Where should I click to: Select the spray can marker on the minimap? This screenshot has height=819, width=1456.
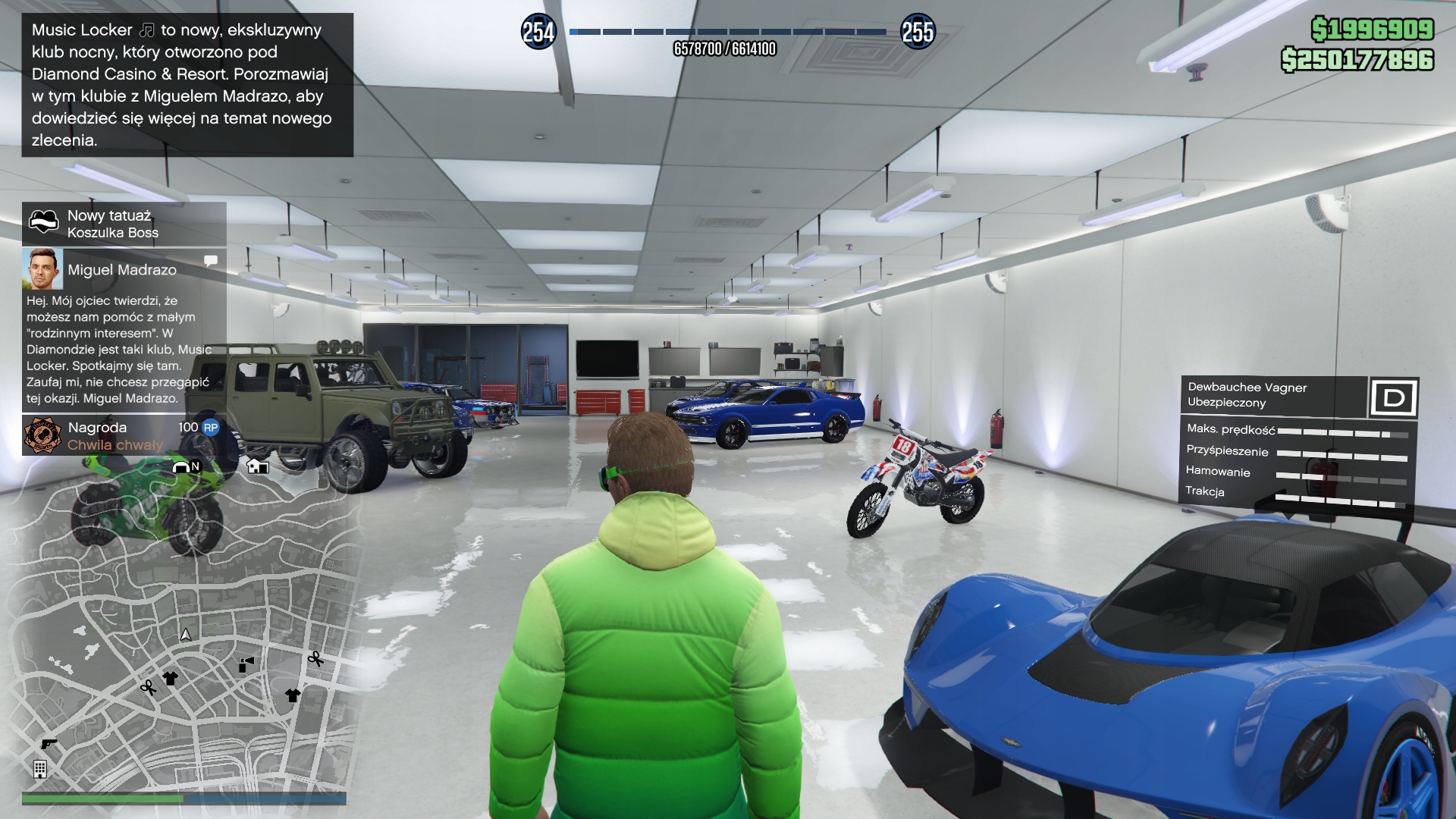(x=246, y=665)
